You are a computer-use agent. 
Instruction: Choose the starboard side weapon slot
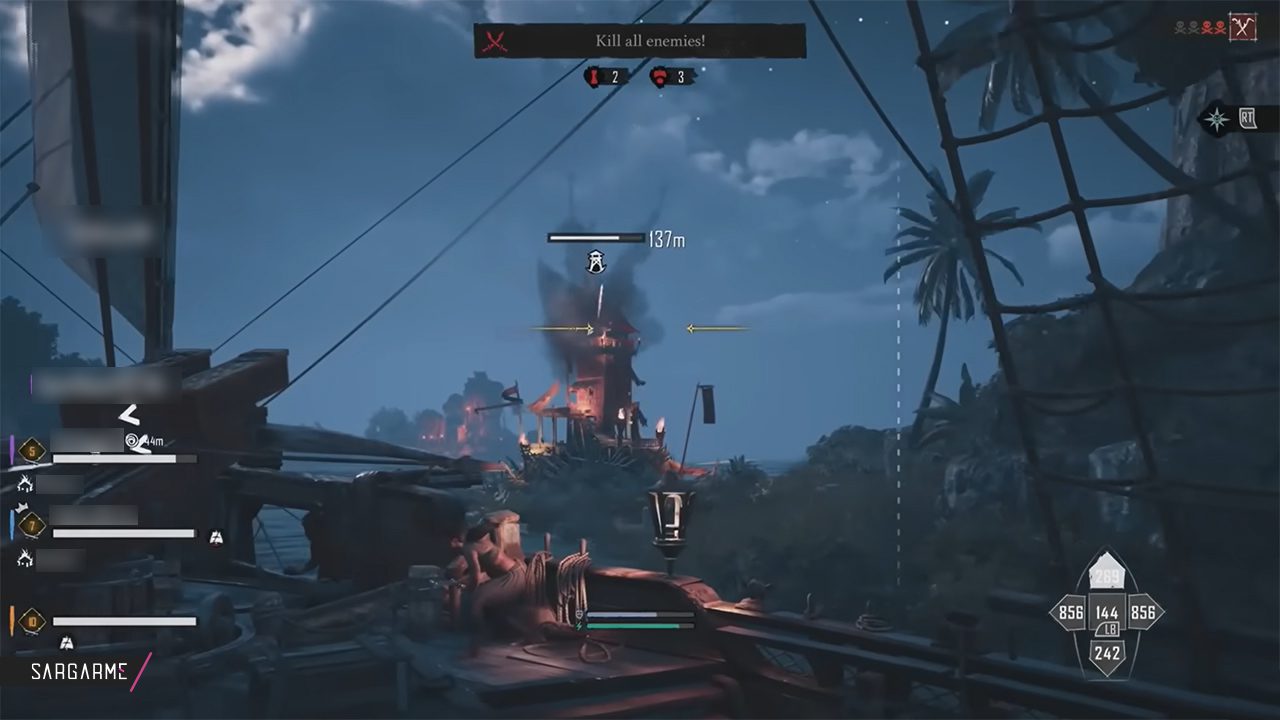tap(1142, 613)
